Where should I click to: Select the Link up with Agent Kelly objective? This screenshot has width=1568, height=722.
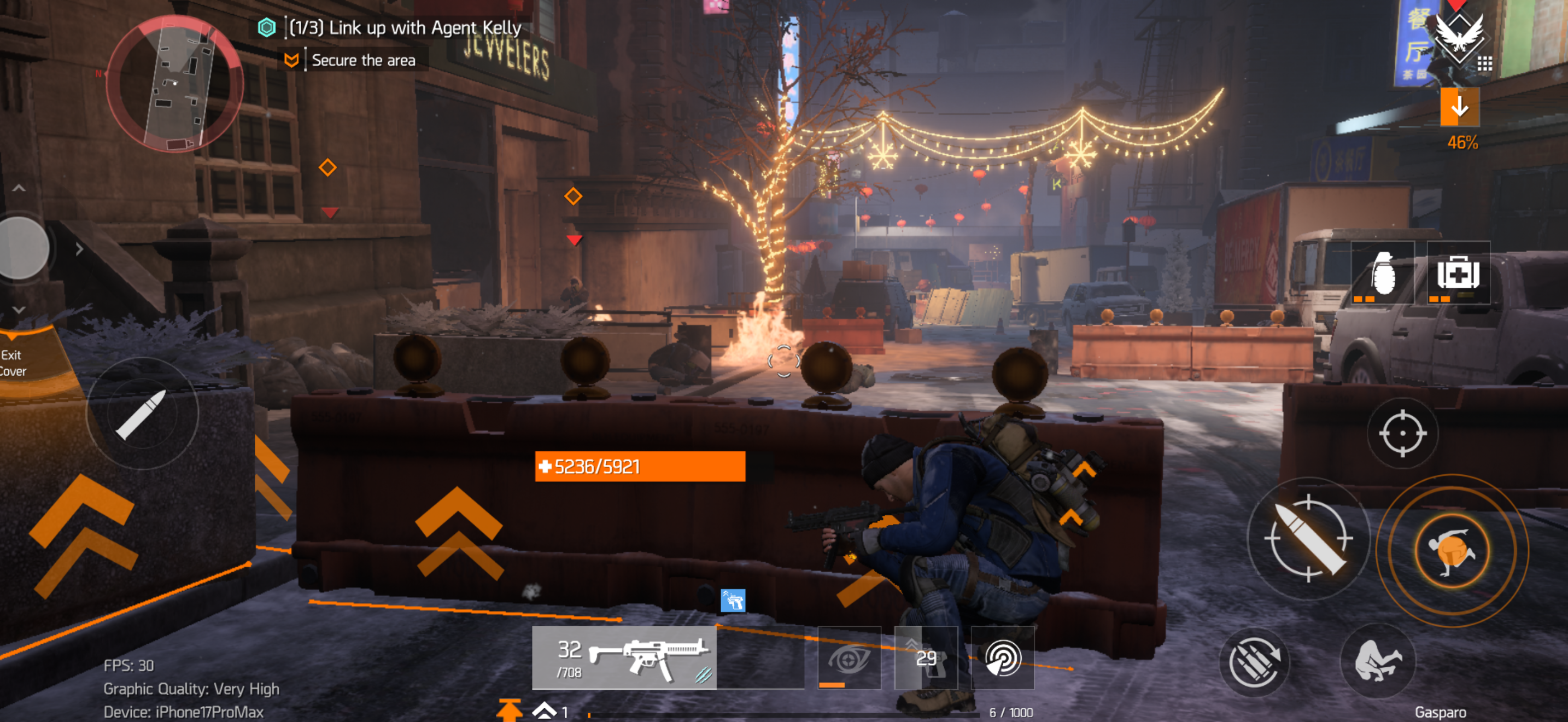404,28
